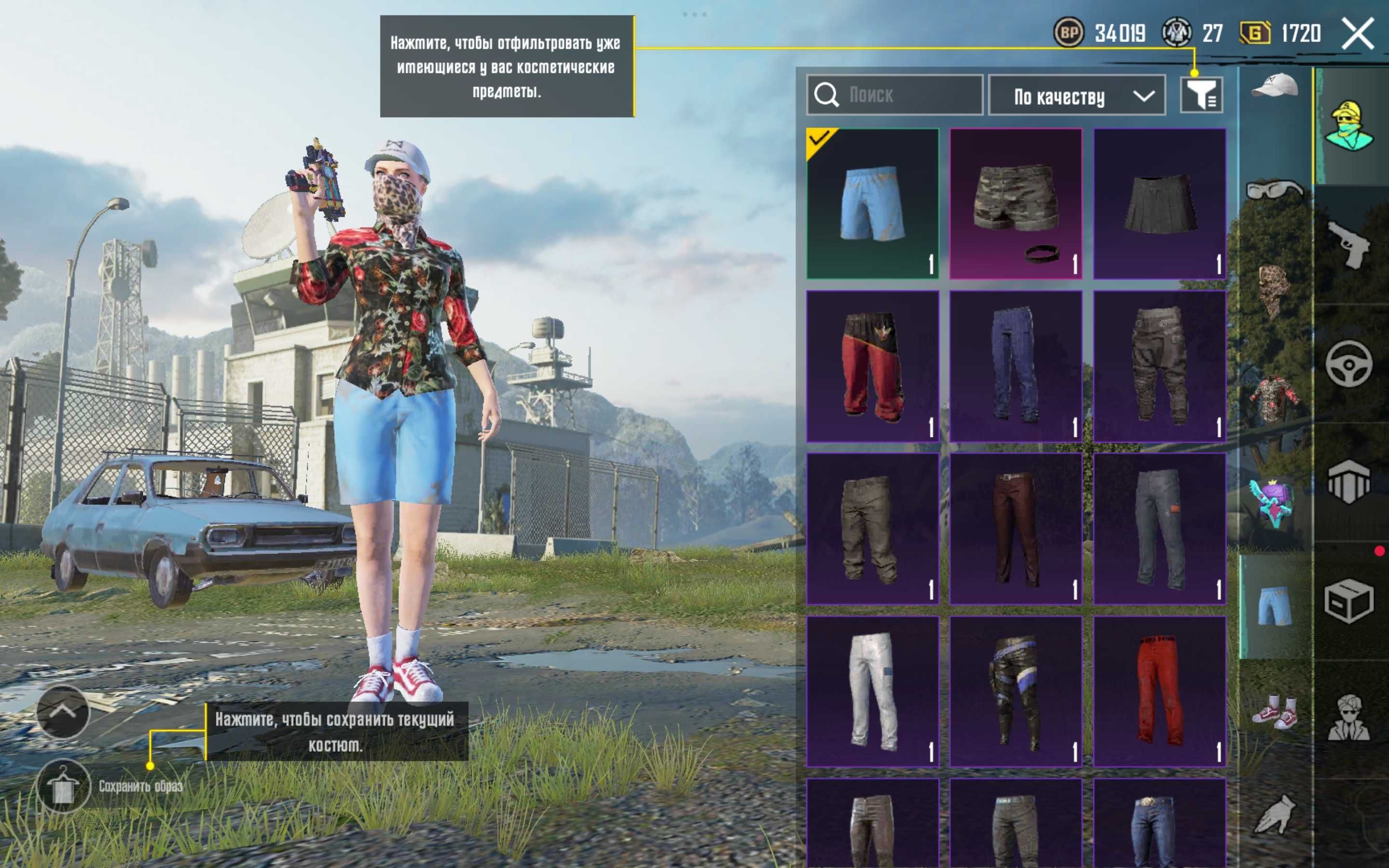This screenshot has width=1389, height=868.
Task: Open the gloves equipment slot
Action: (x=1275, y=814)
